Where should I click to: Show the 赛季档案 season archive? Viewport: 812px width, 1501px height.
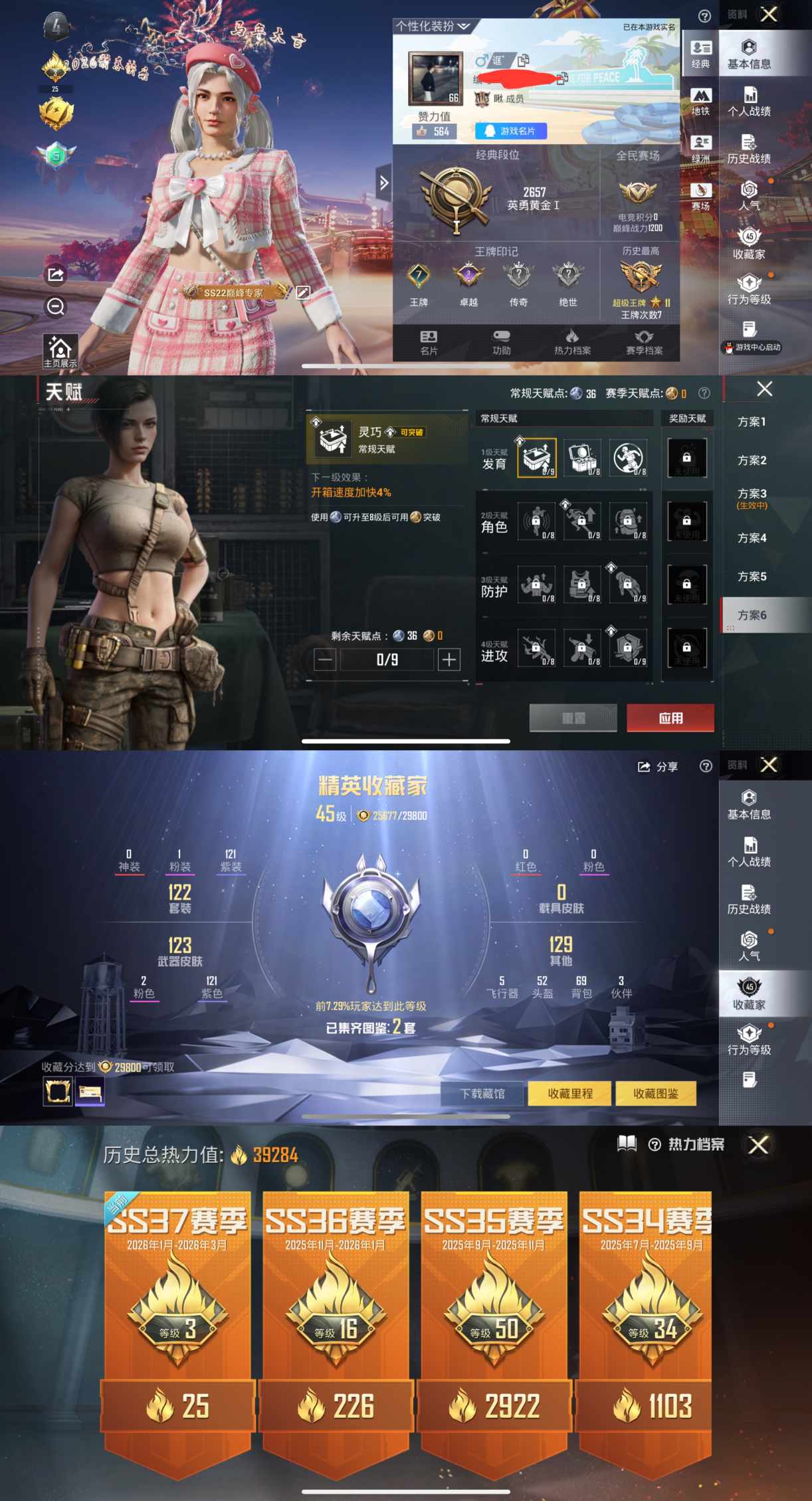point(644,342)
